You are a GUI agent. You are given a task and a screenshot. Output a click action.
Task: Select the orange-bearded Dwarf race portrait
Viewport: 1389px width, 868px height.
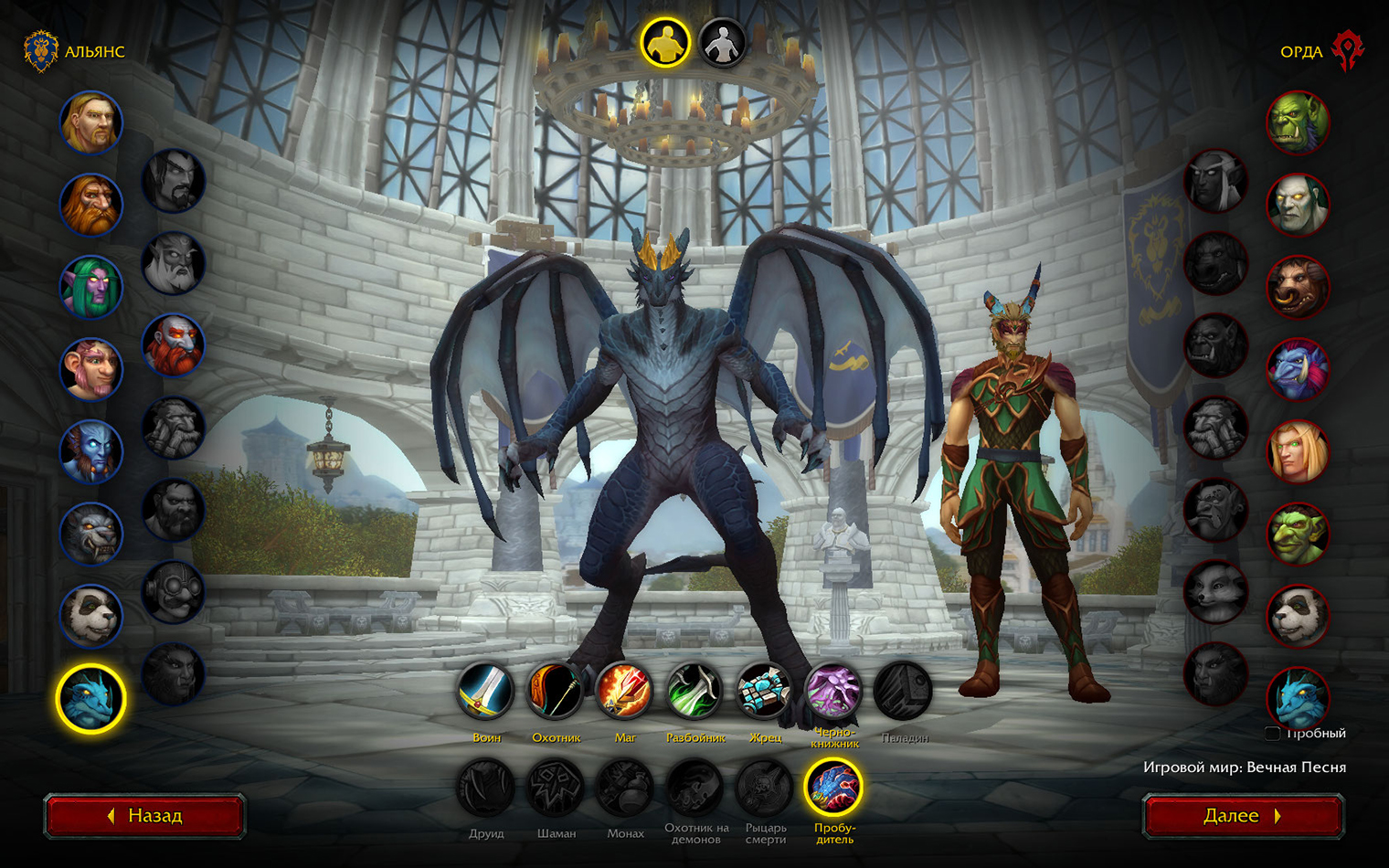91,205
